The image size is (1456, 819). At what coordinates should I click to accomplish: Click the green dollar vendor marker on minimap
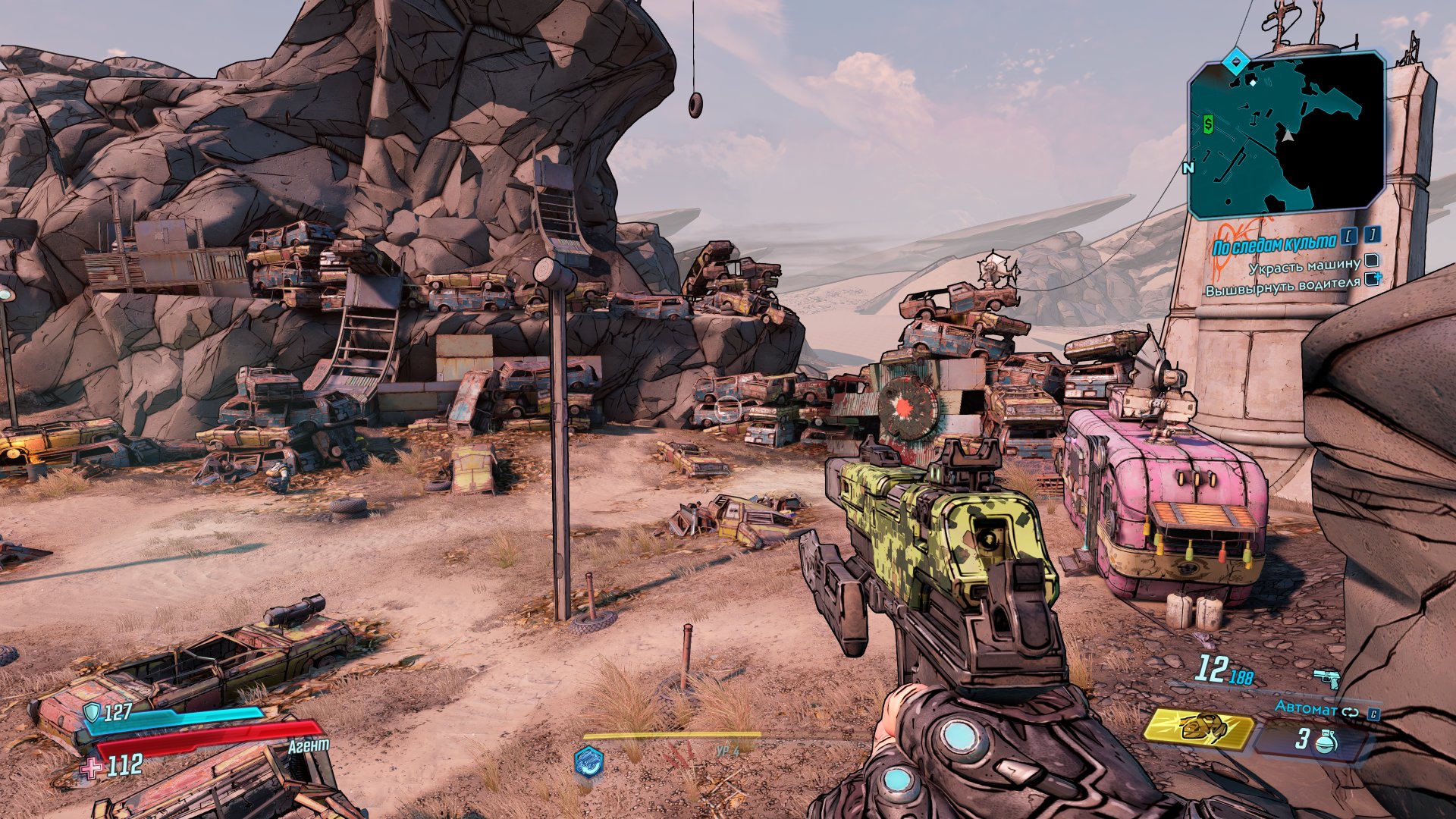coord(1208,122)
